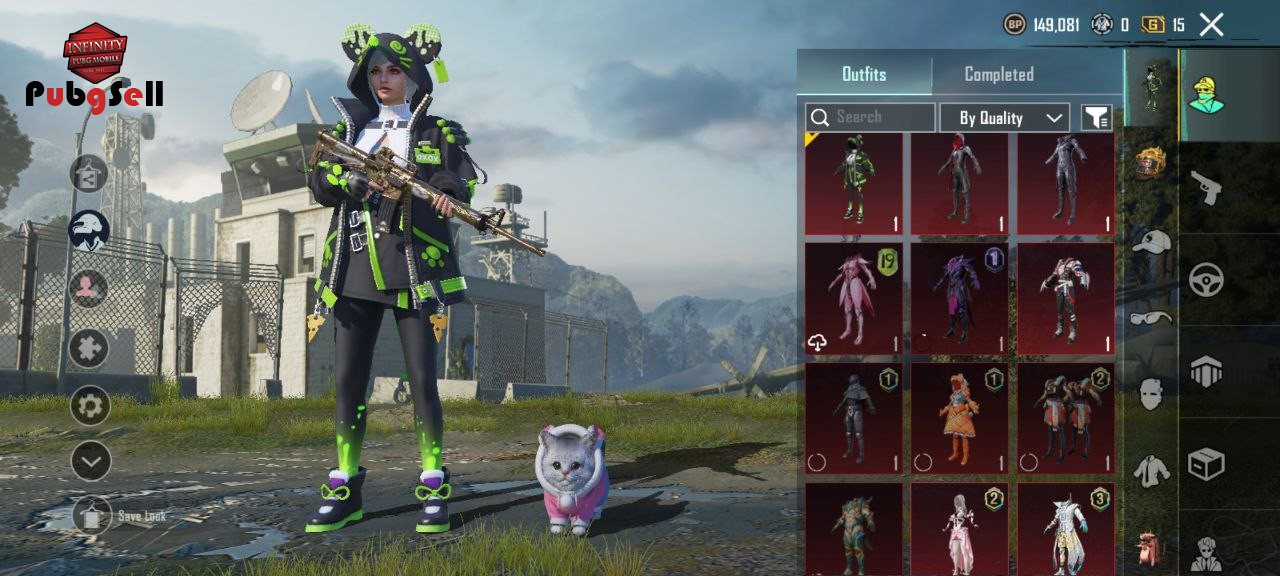Choose the pink outfit with level 19 badge
The height and width of the screenshot is (576, 1280).
point(854,298)
